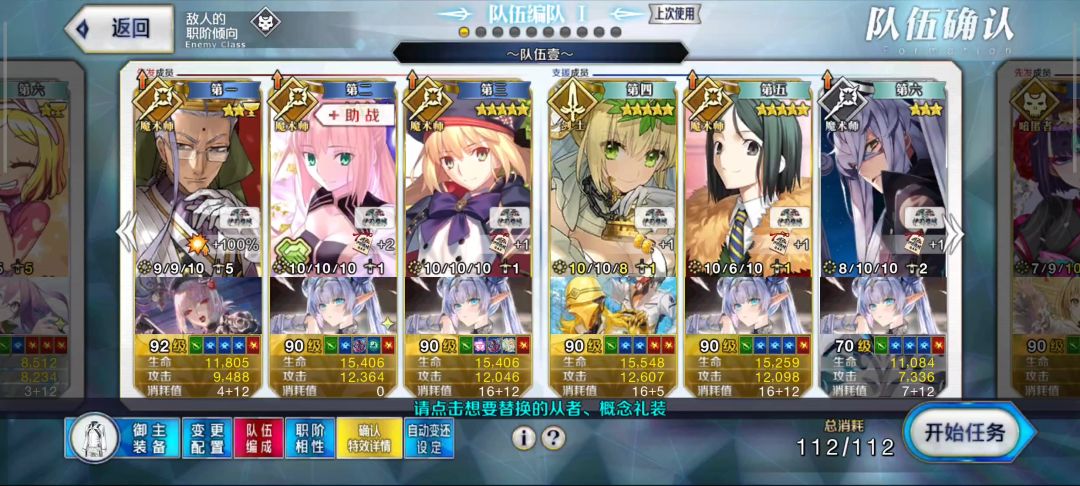The width and height of the screenshot is (1080, 486).
Task: Select the first-slot elderly caster servant card
Action: click(x=198, y=180)
